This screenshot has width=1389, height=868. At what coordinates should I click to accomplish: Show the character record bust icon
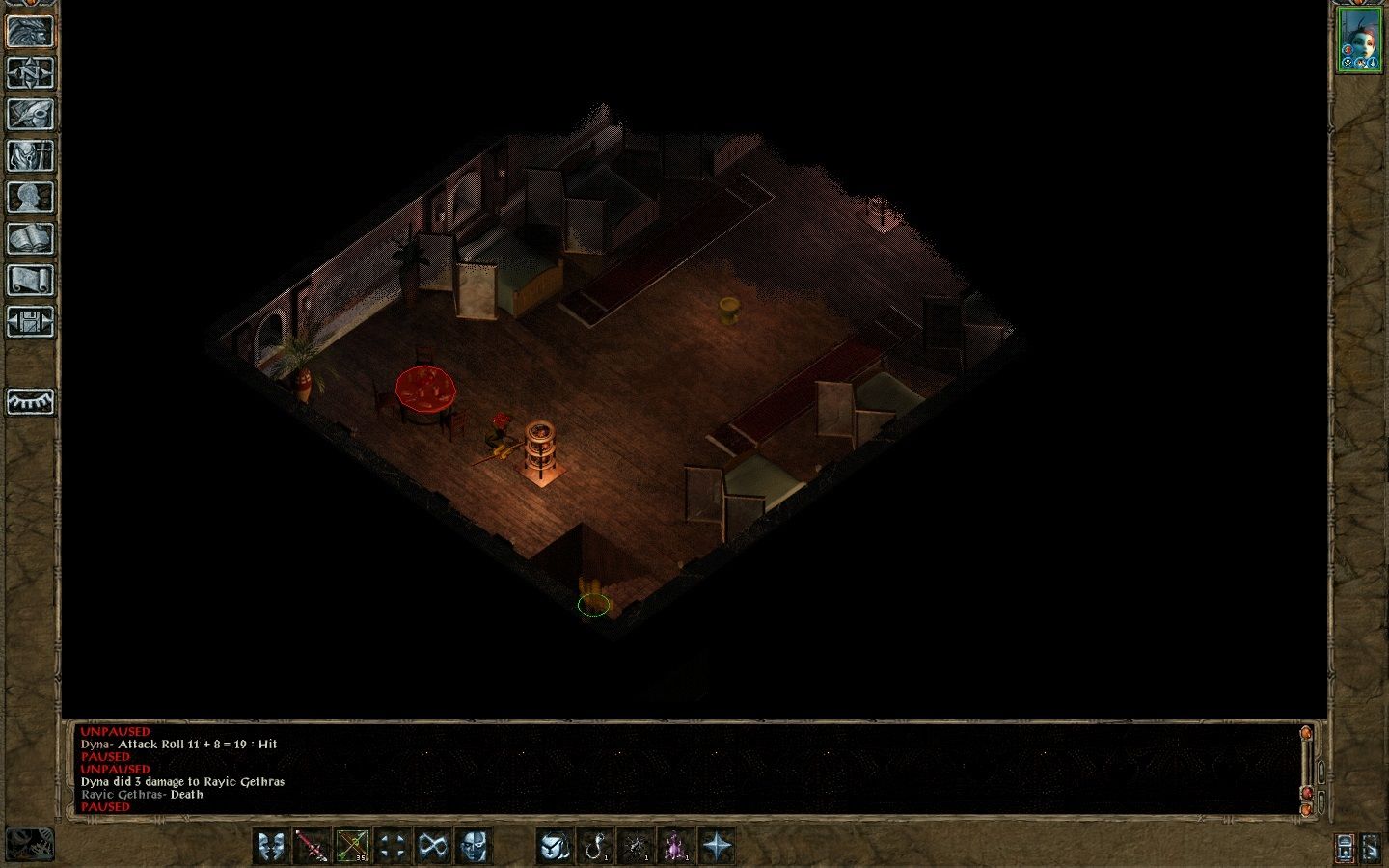coord(30,198)
